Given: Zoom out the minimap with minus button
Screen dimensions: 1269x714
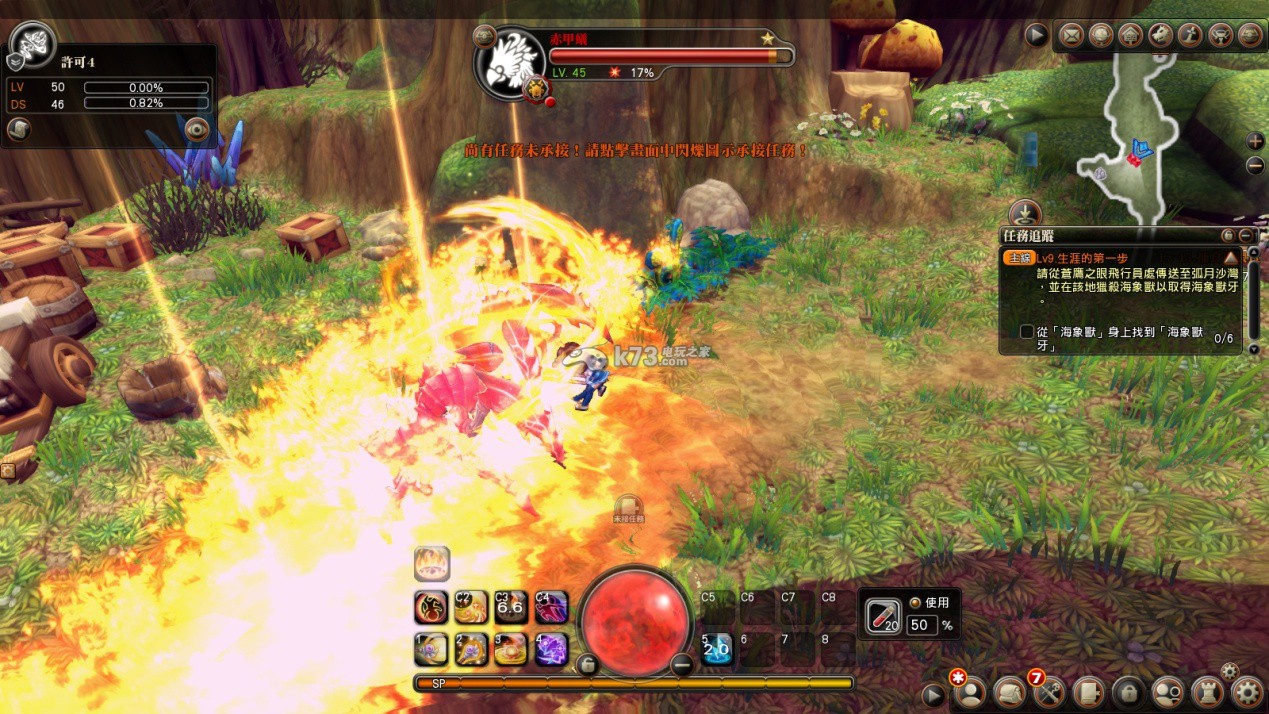Looking at the screenshot, I should click(x=1256, y=166).
